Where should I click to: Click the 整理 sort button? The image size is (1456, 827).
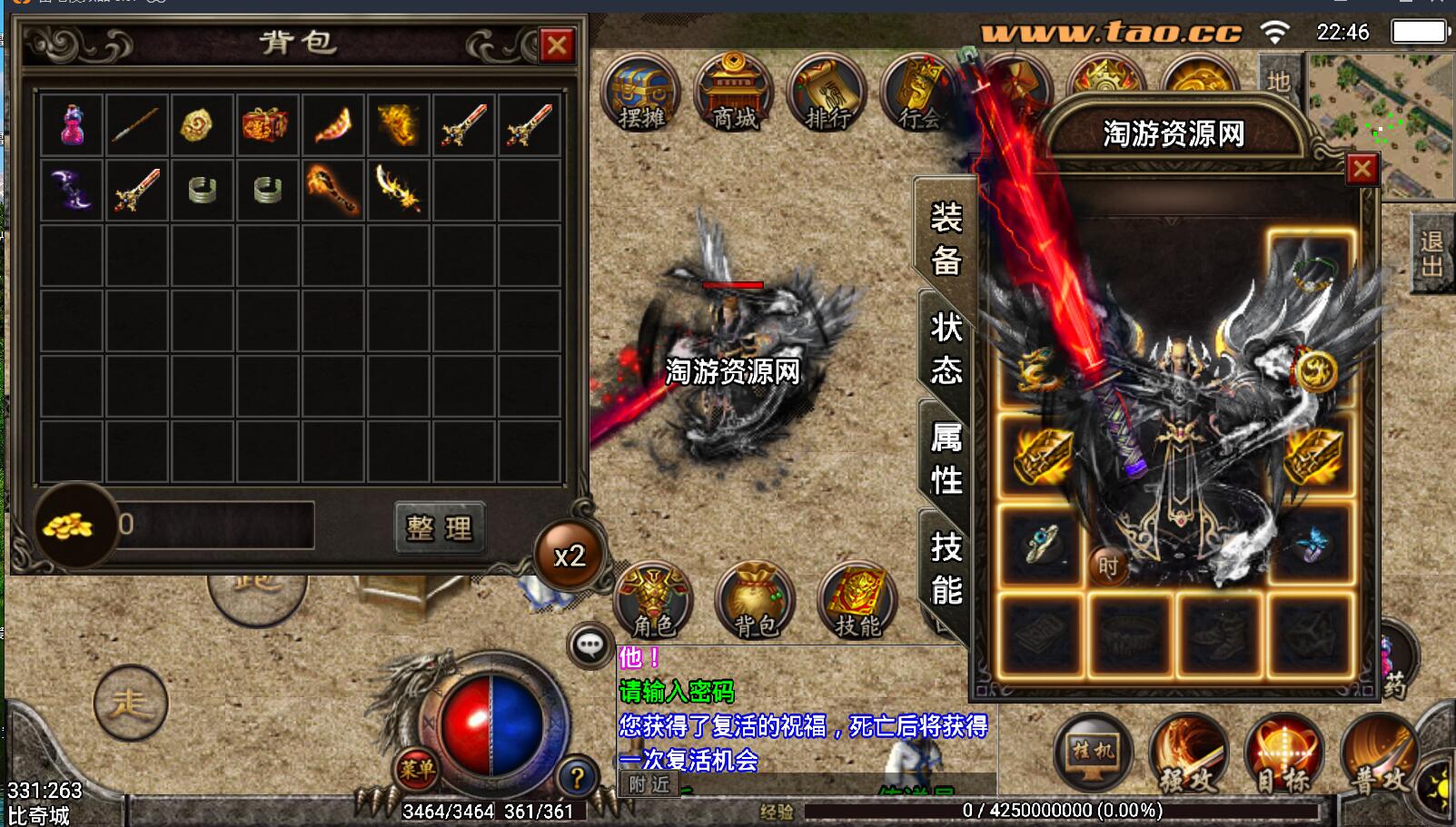click(x=440, y=527)
